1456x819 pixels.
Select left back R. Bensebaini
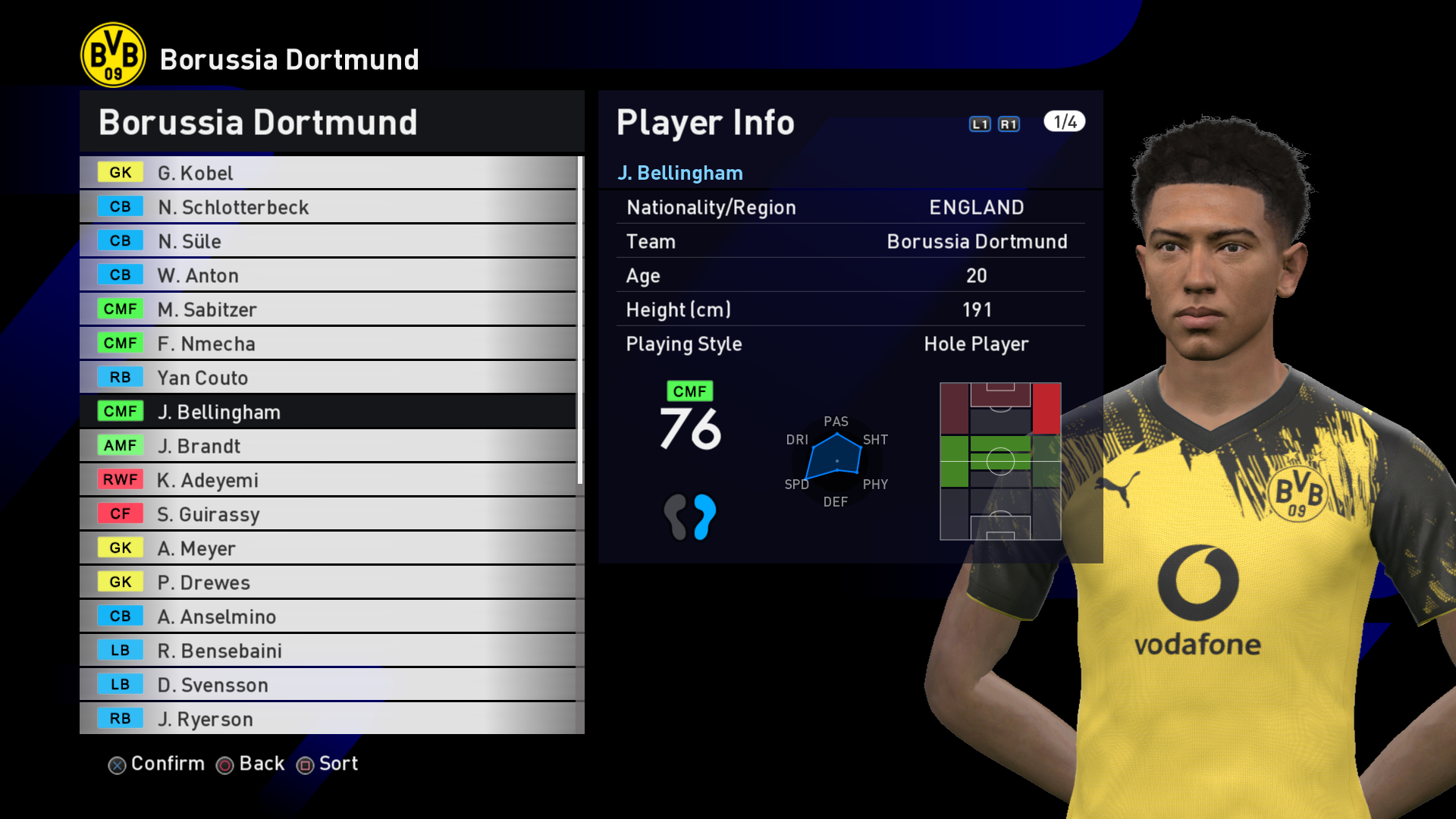click(328, 651)
